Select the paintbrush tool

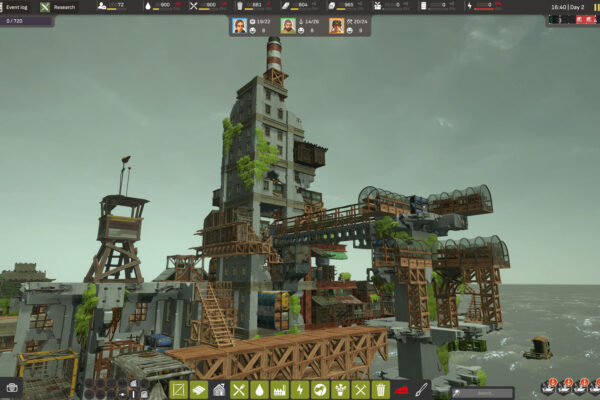point(422,390)
